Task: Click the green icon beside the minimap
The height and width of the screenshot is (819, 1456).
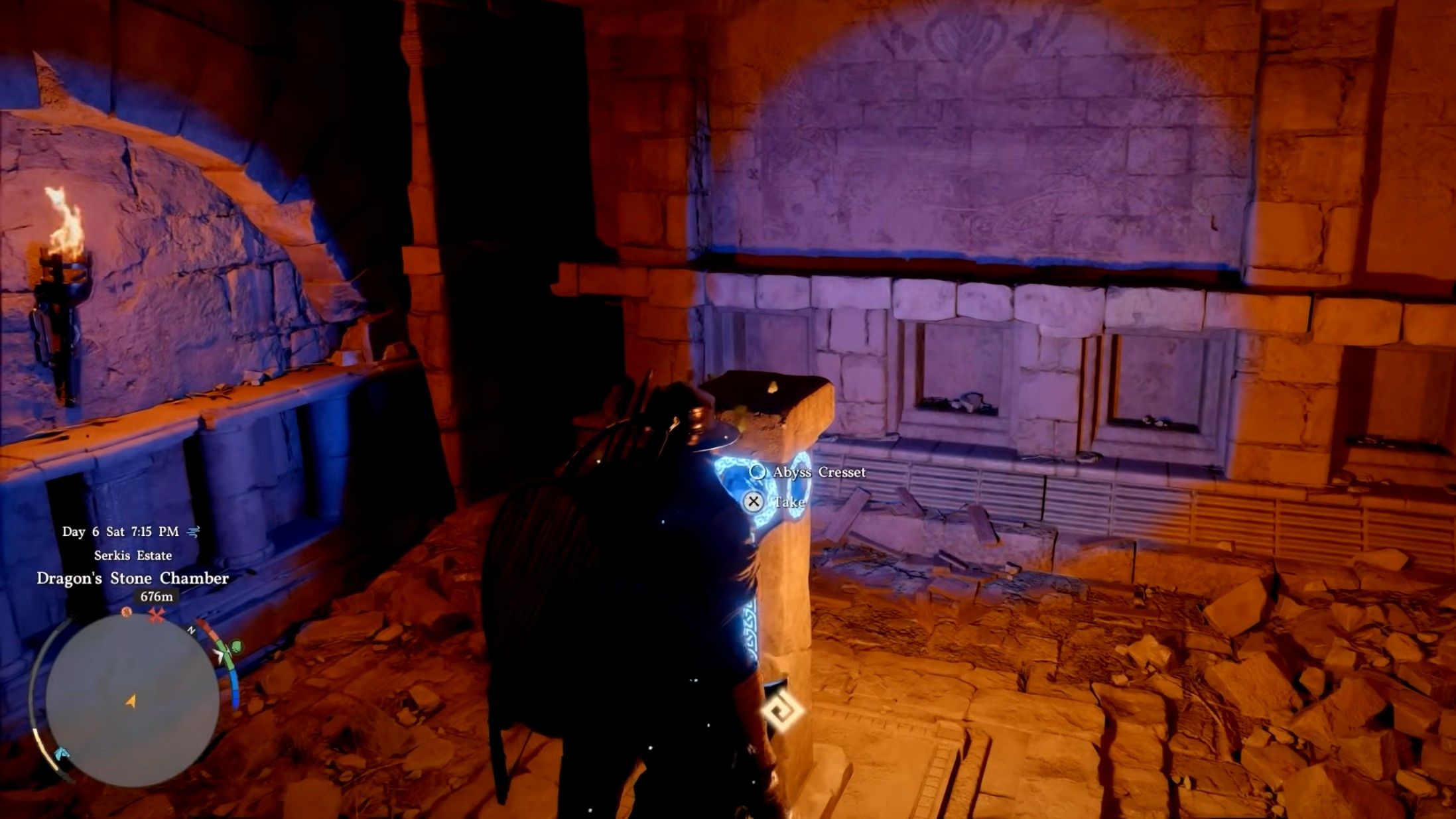Action: pos(235,647)
